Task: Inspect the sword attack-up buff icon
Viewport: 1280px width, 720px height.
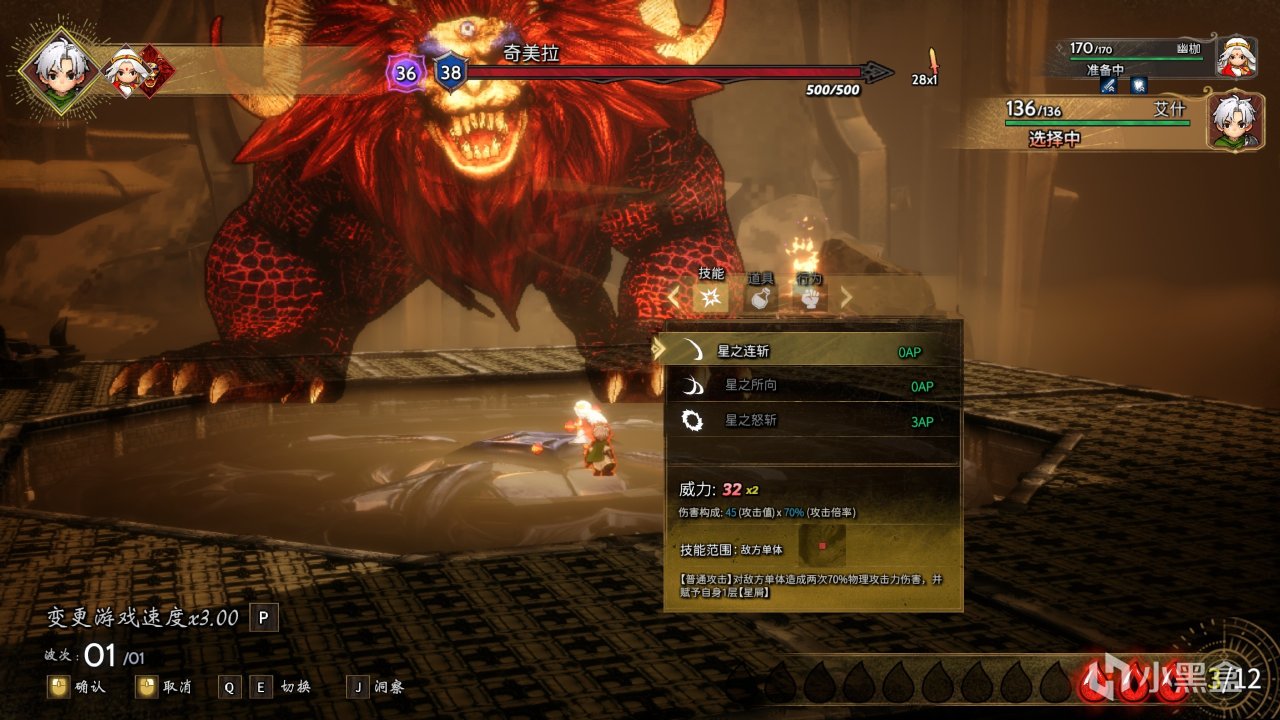Action: click(1109, 86)
